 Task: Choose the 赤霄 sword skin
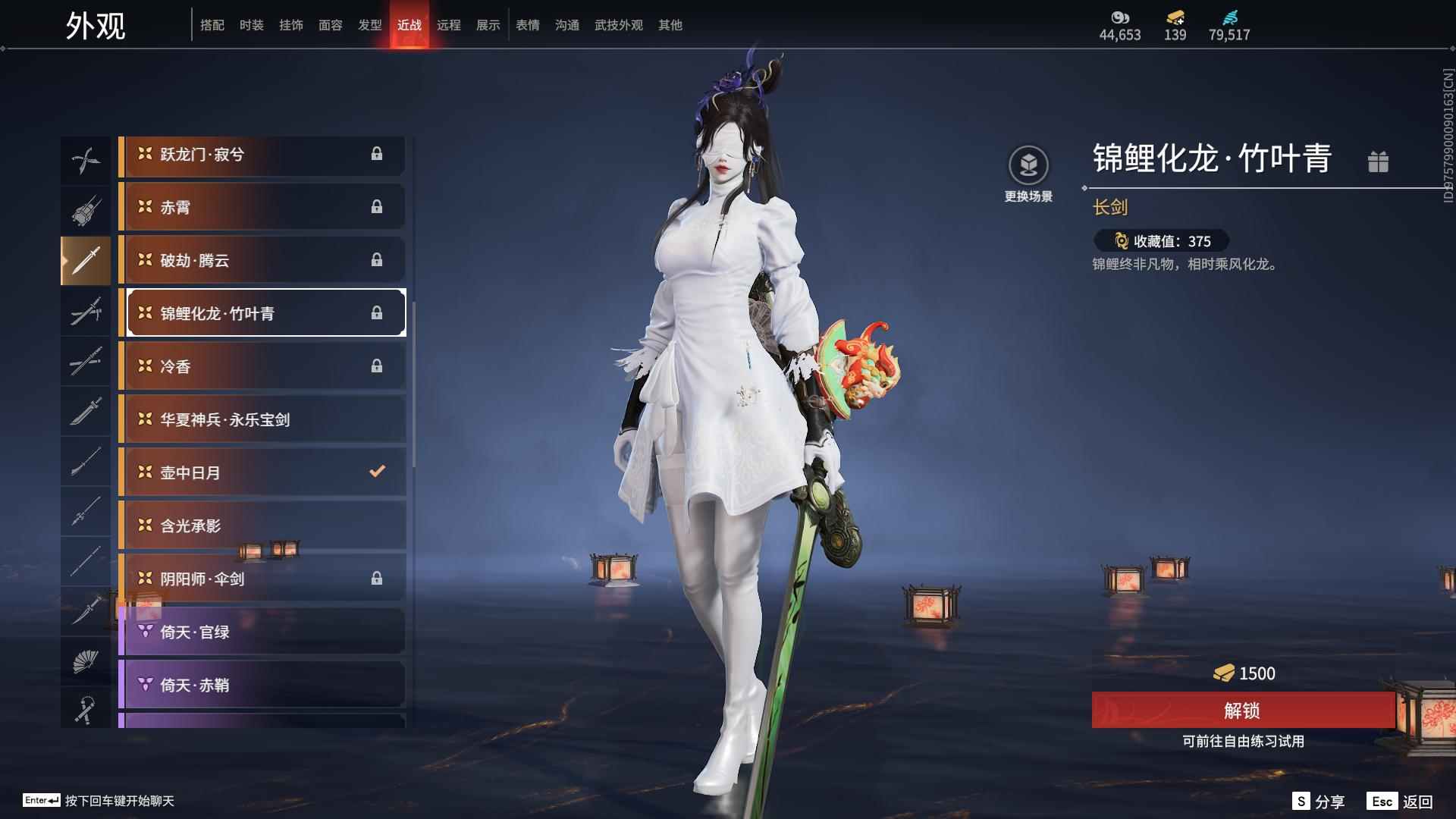[x=262, y=207]
